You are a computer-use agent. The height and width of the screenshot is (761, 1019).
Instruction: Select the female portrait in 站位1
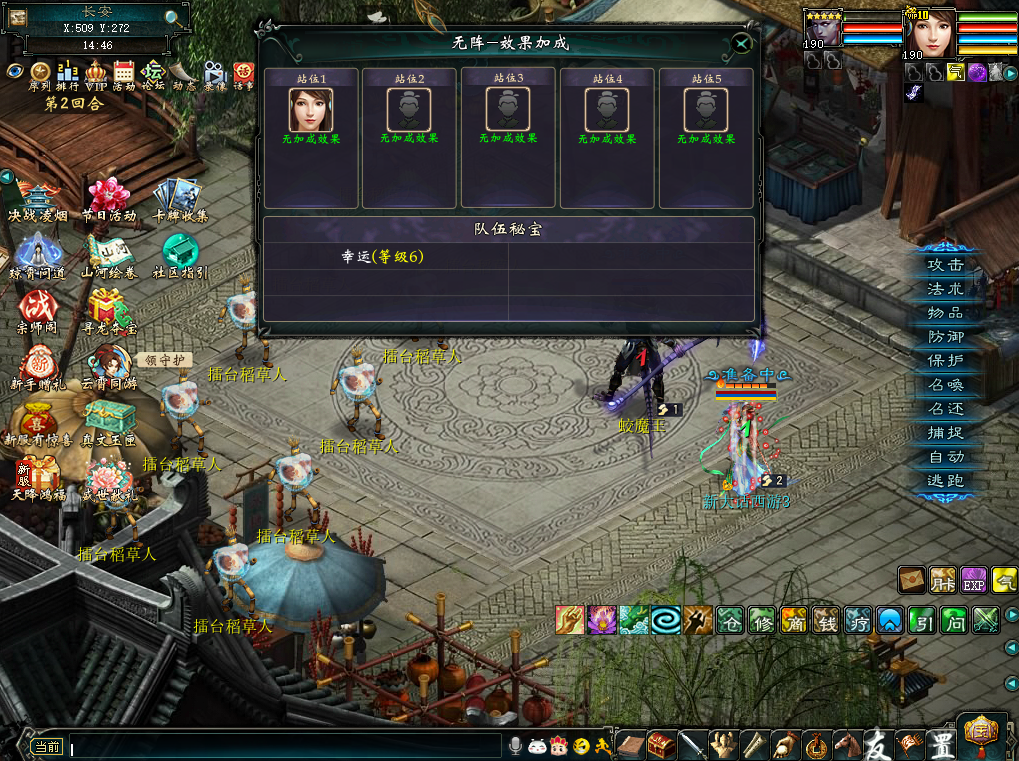(x=311, y=109)
